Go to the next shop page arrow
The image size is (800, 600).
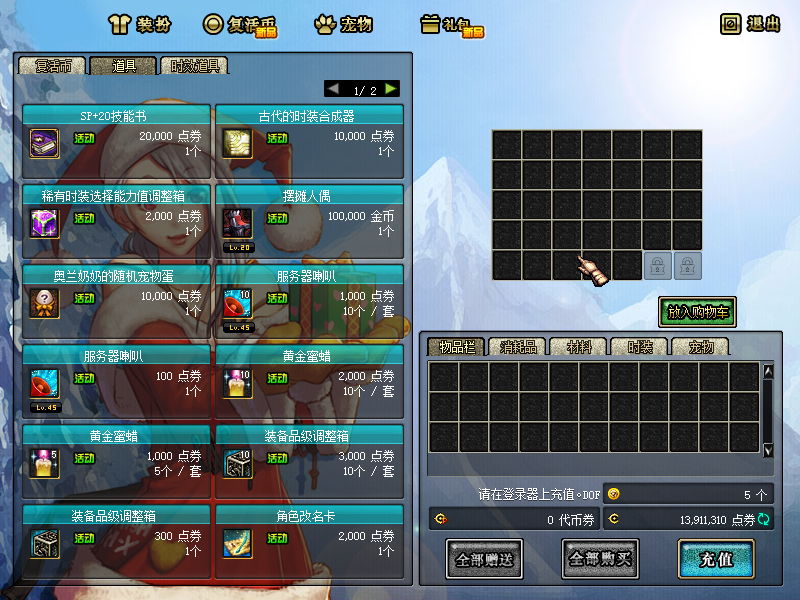pyautogui.click(x=390, y=89)
